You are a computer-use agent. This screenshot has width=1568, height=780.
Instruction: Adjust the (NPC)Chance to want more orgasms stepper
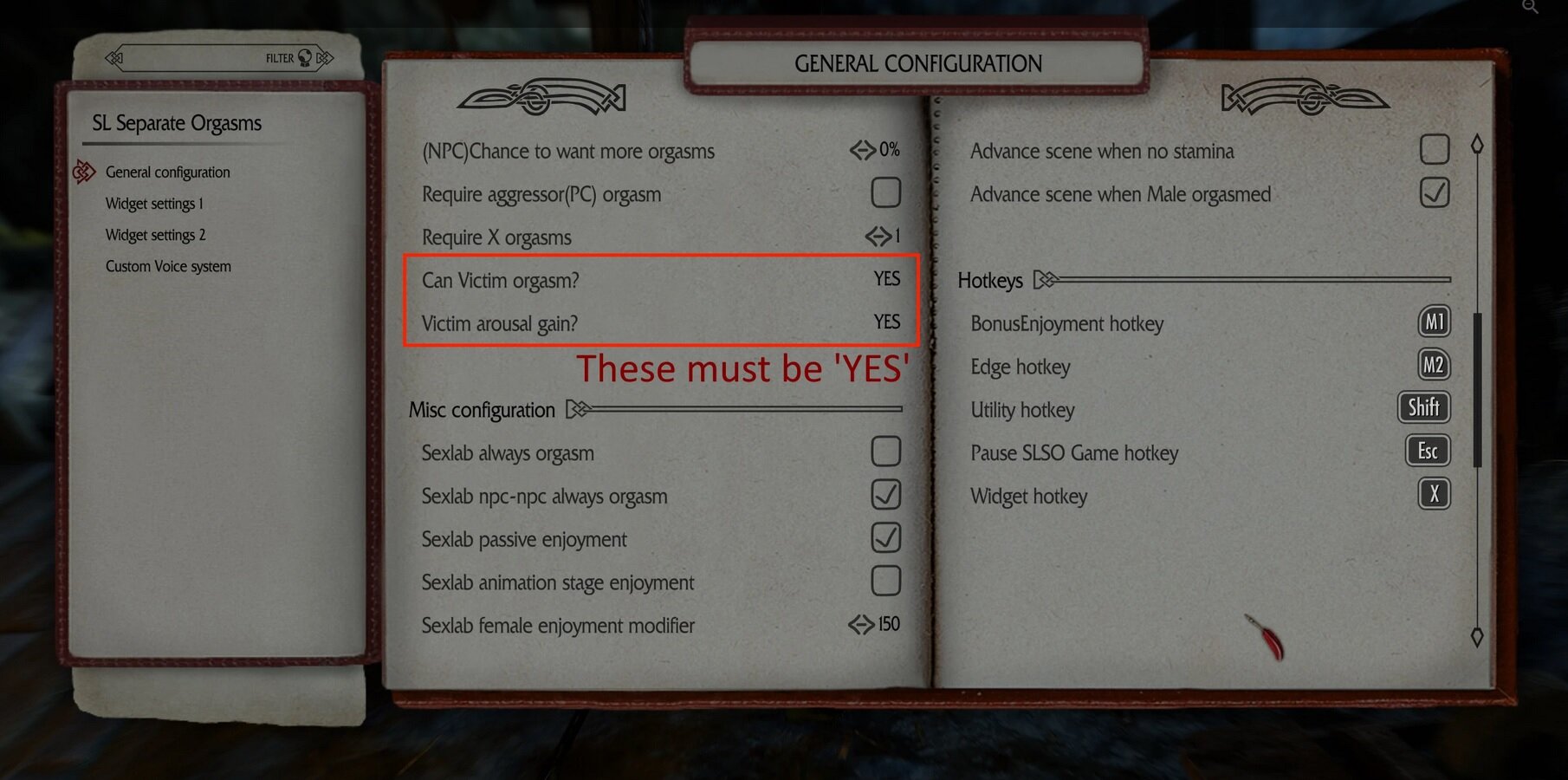[862, 150]
